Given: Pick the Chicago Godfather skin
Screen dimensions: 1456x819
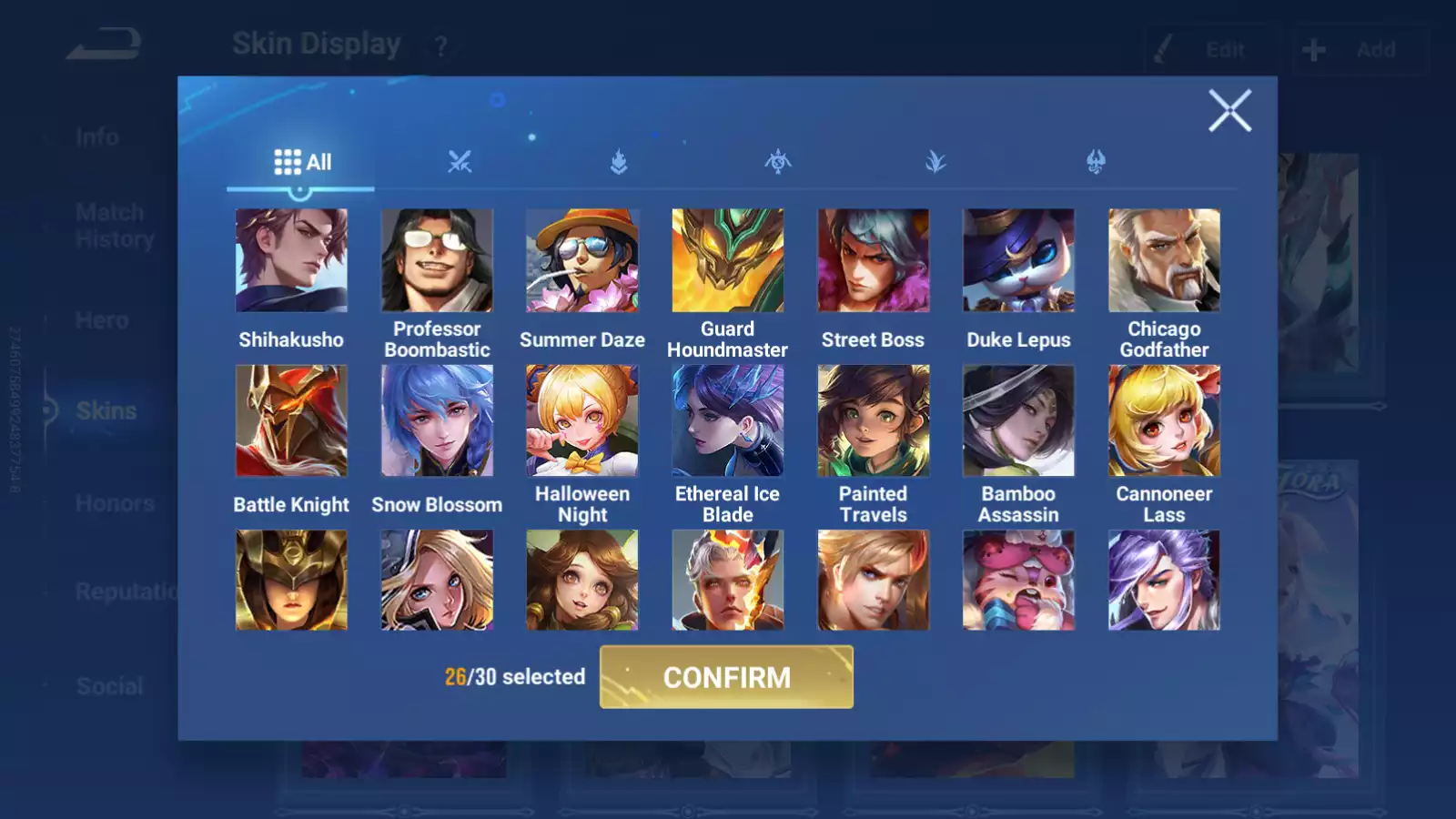Looking at the screenshot, I should tap(1164, 260).
